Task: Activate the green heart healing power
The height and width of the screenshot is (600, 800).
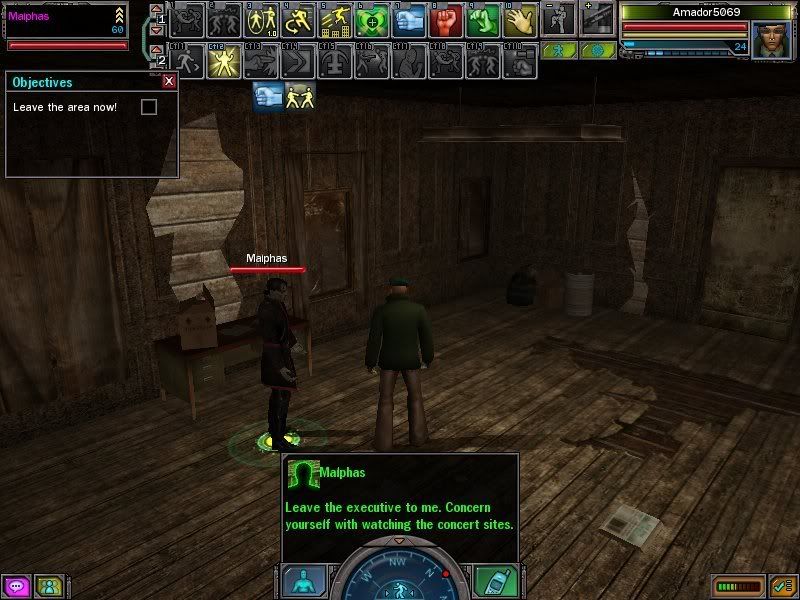Action: click(x=372, y=20)
